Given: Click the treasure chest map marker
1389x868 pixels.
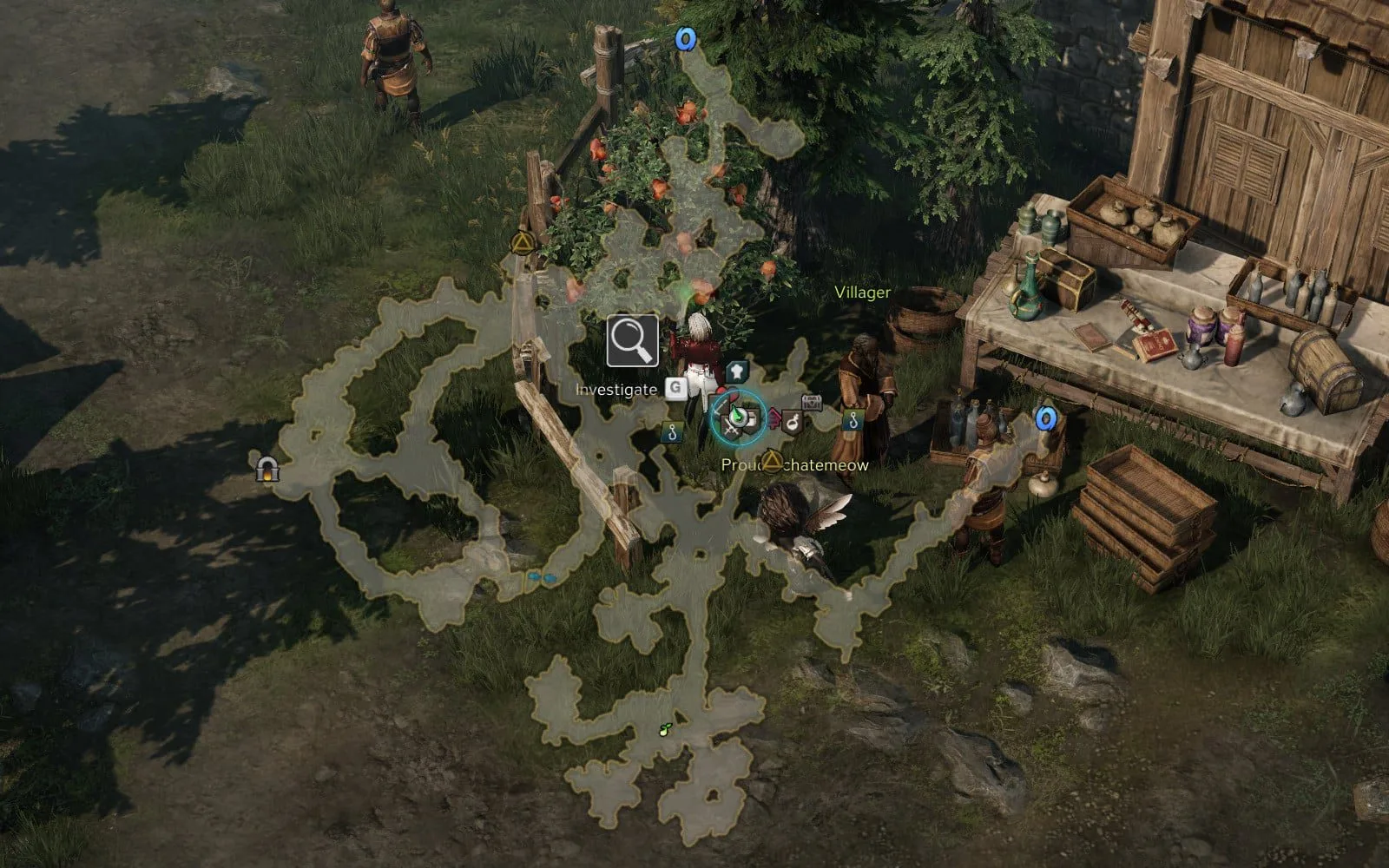Looking at the screenshot, I should point(812,402).
